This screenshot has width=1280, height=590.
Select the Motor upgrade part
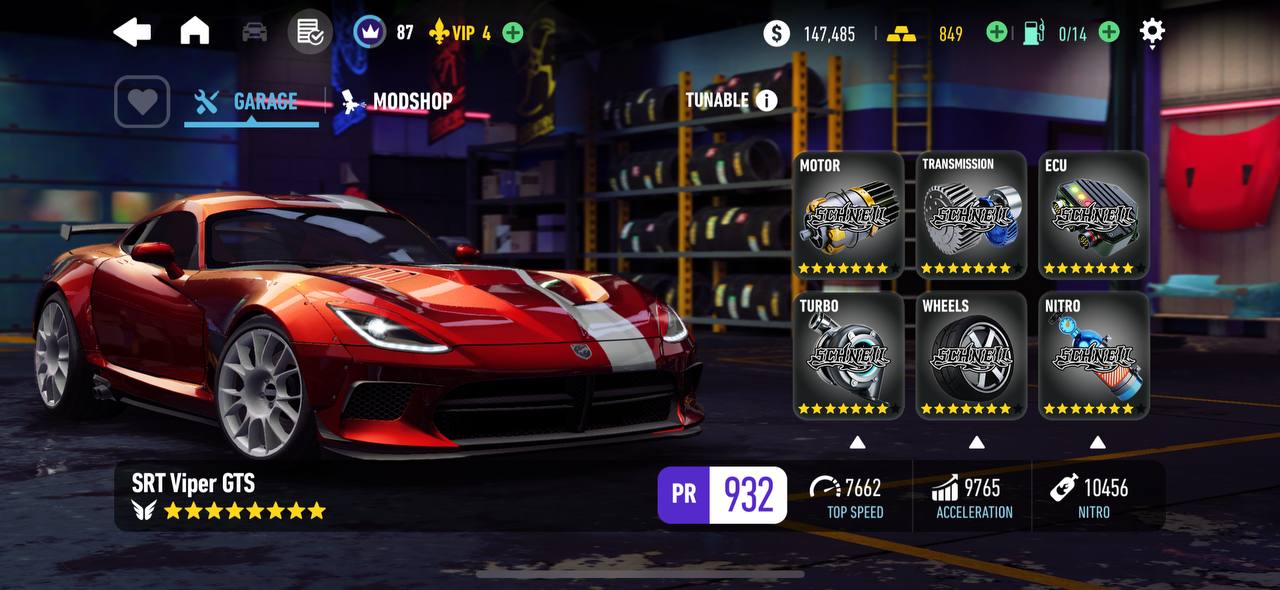pyautogui.click(x=848, y=214)
